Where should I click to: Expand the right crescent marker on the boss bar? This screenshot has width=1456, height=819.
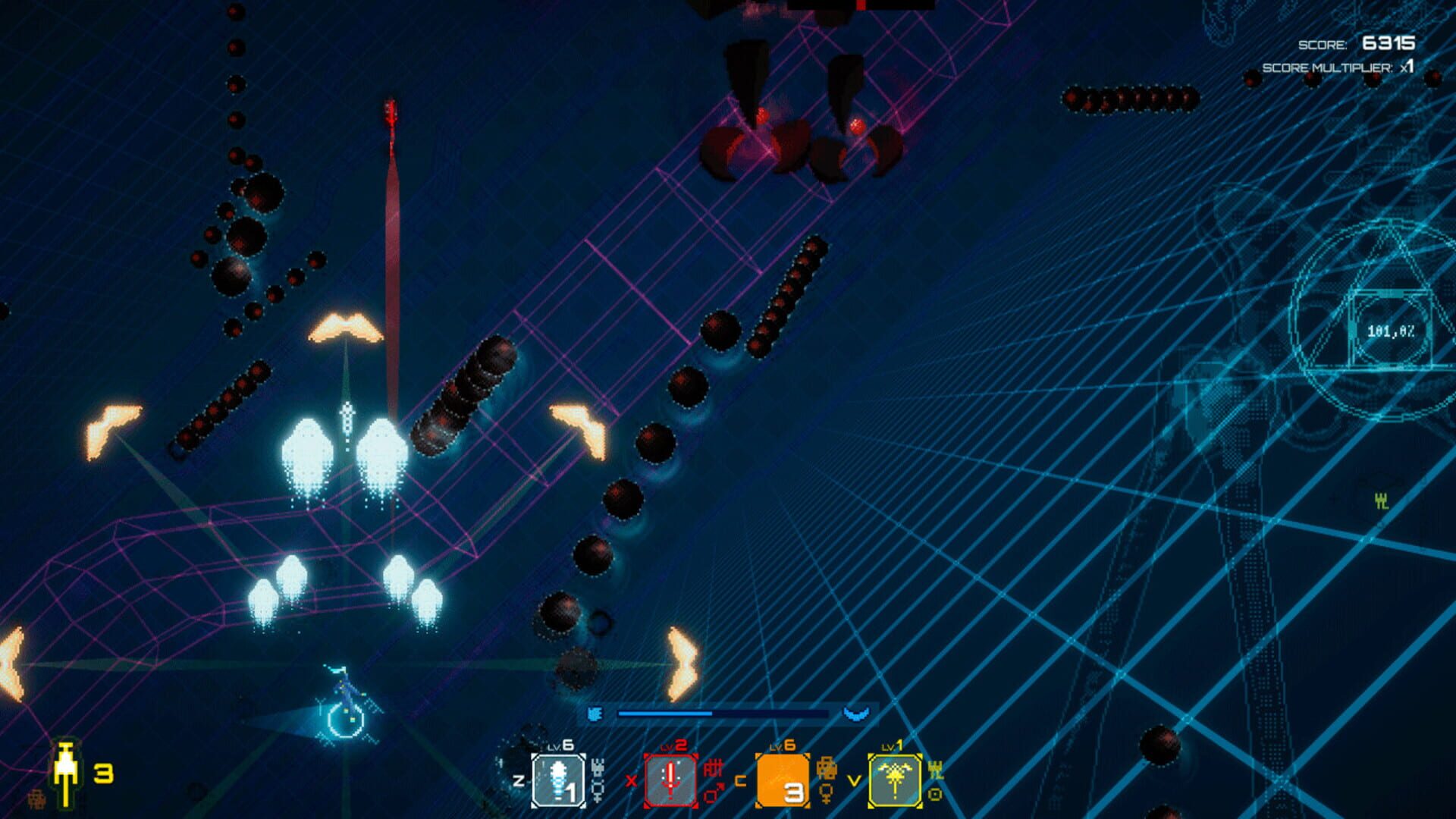(855, 711)
